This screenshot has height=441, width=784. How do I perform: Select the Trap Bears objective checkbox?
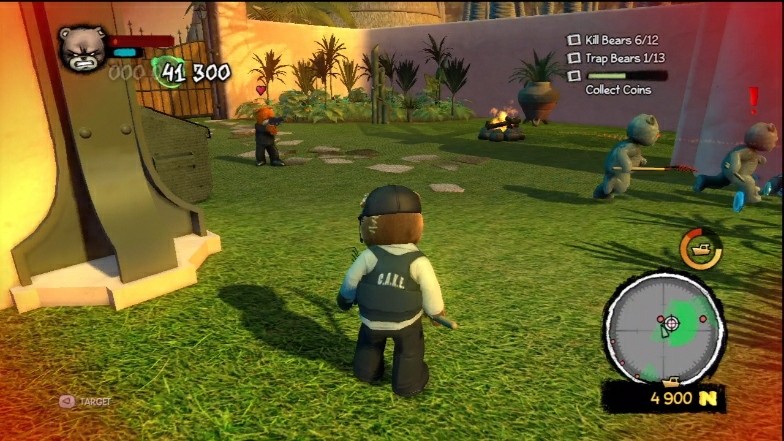[x=574, y=57]
